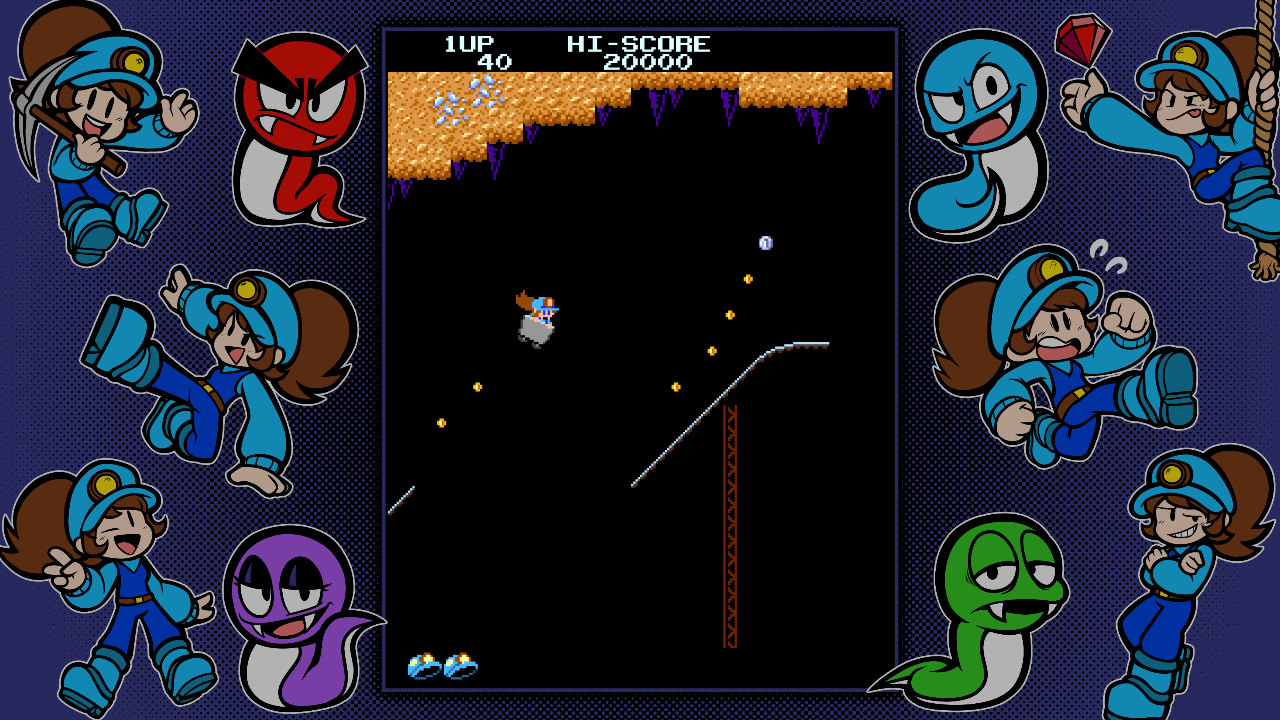
Task: Click the current score reading 40
Action: click(492, 60)
